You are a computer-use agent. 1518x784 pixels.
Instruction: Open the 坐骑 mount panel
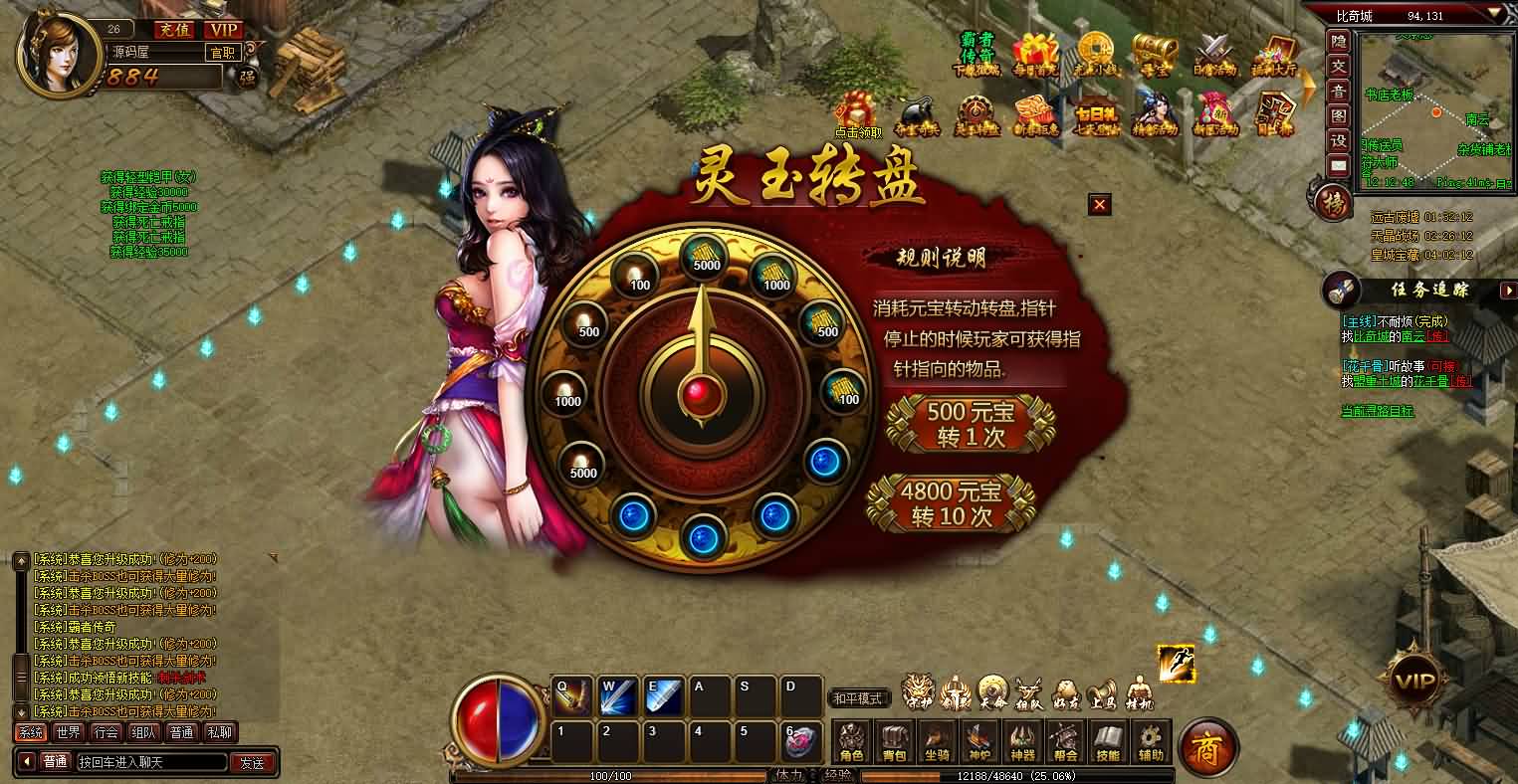pyautogui.click(x=938, y=742)
